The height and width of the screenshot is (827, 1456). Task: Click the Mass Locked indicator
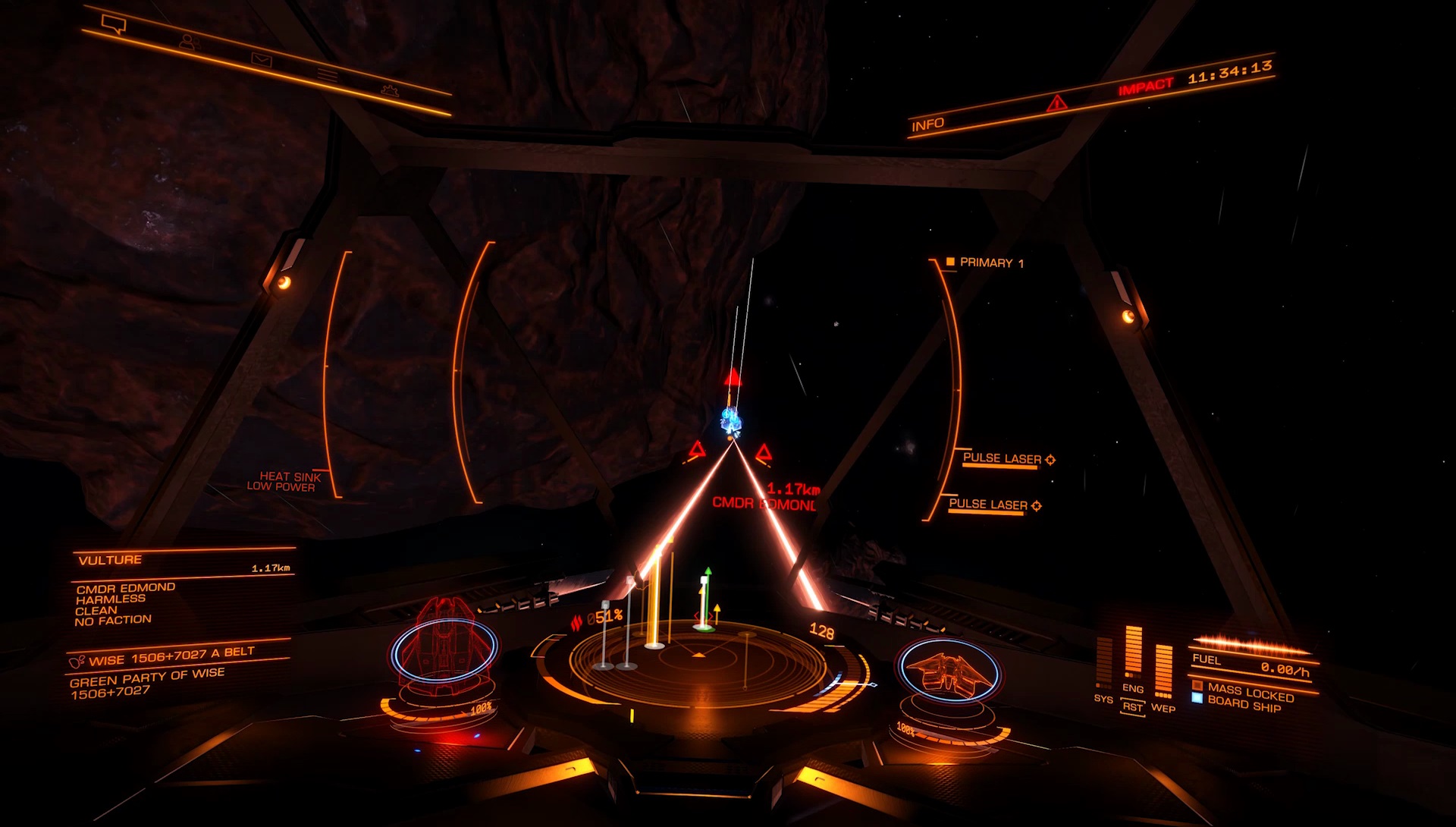[x=1250, y=691]
